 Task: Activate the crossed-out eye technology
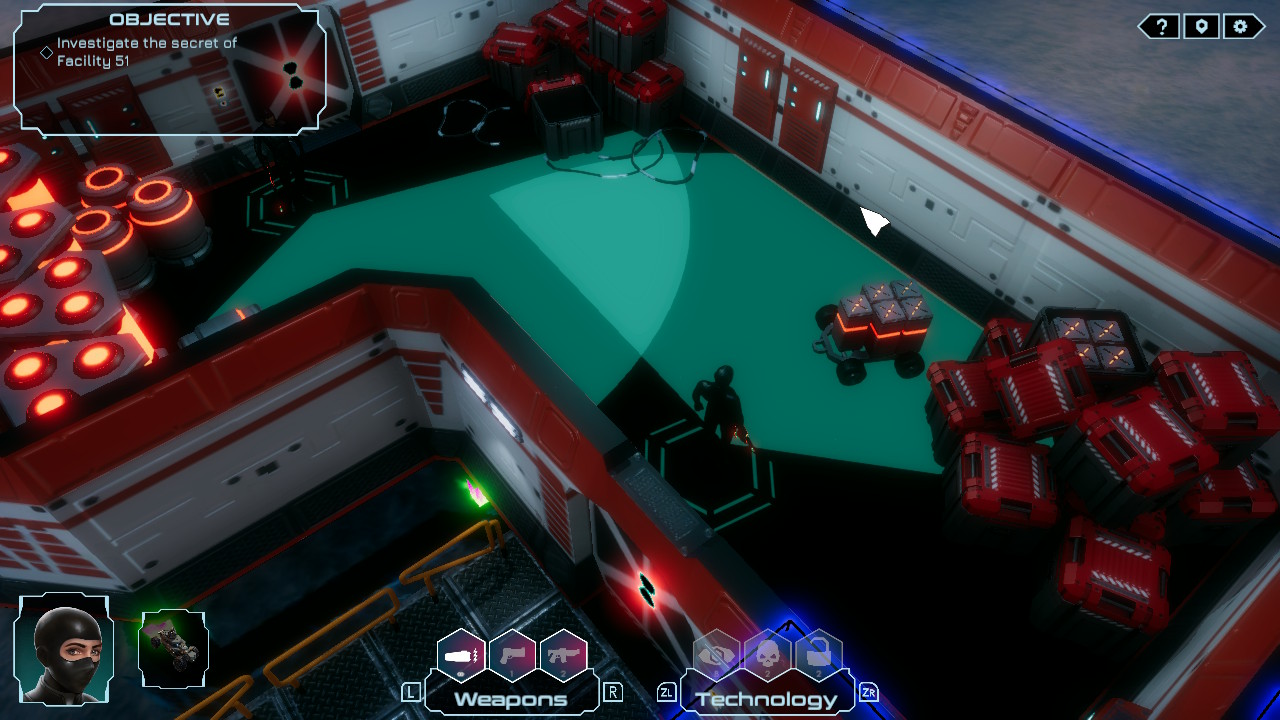pos(717,655)
